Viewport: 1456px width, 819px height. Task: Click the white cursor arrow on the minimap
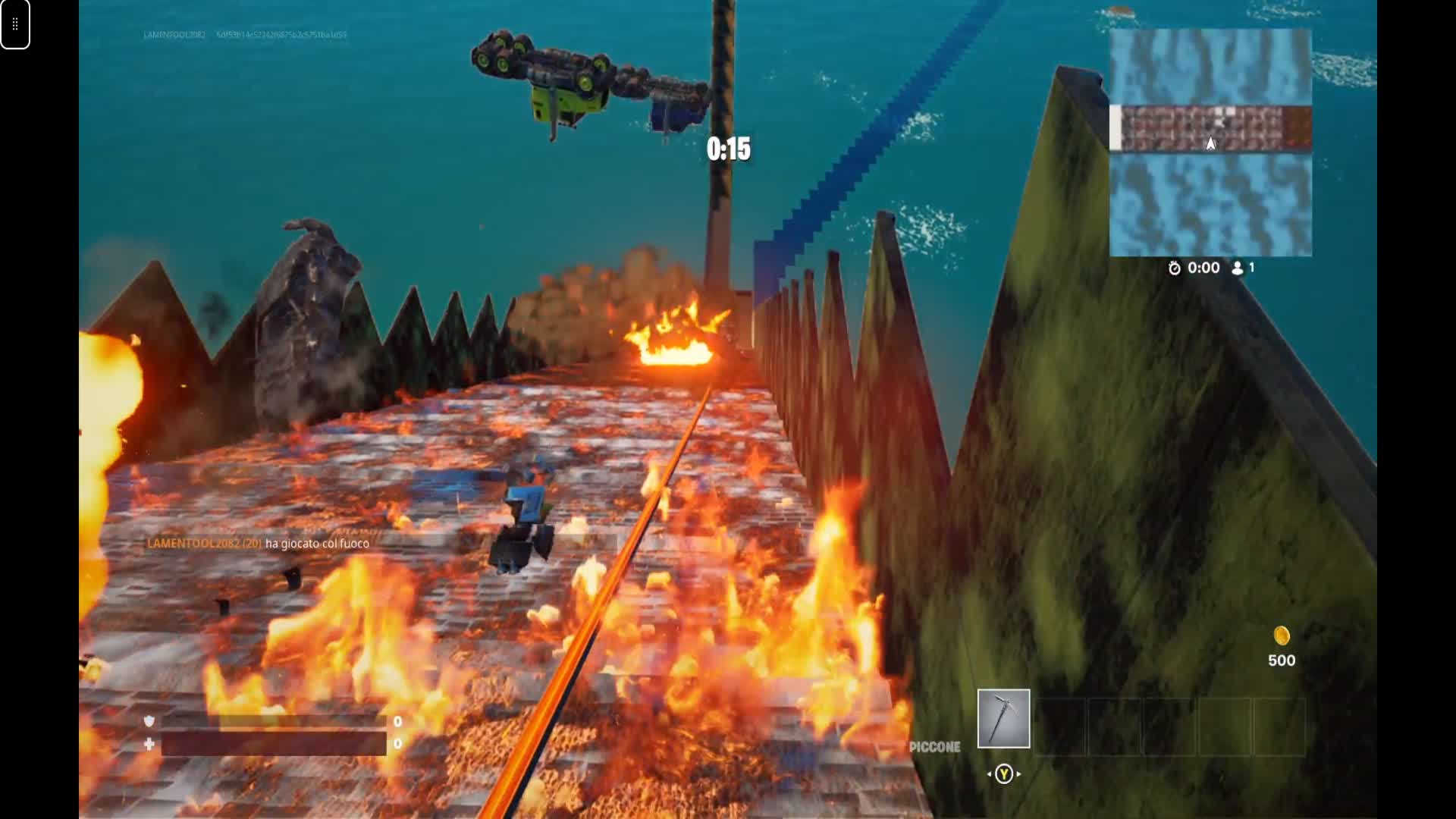1211,142
